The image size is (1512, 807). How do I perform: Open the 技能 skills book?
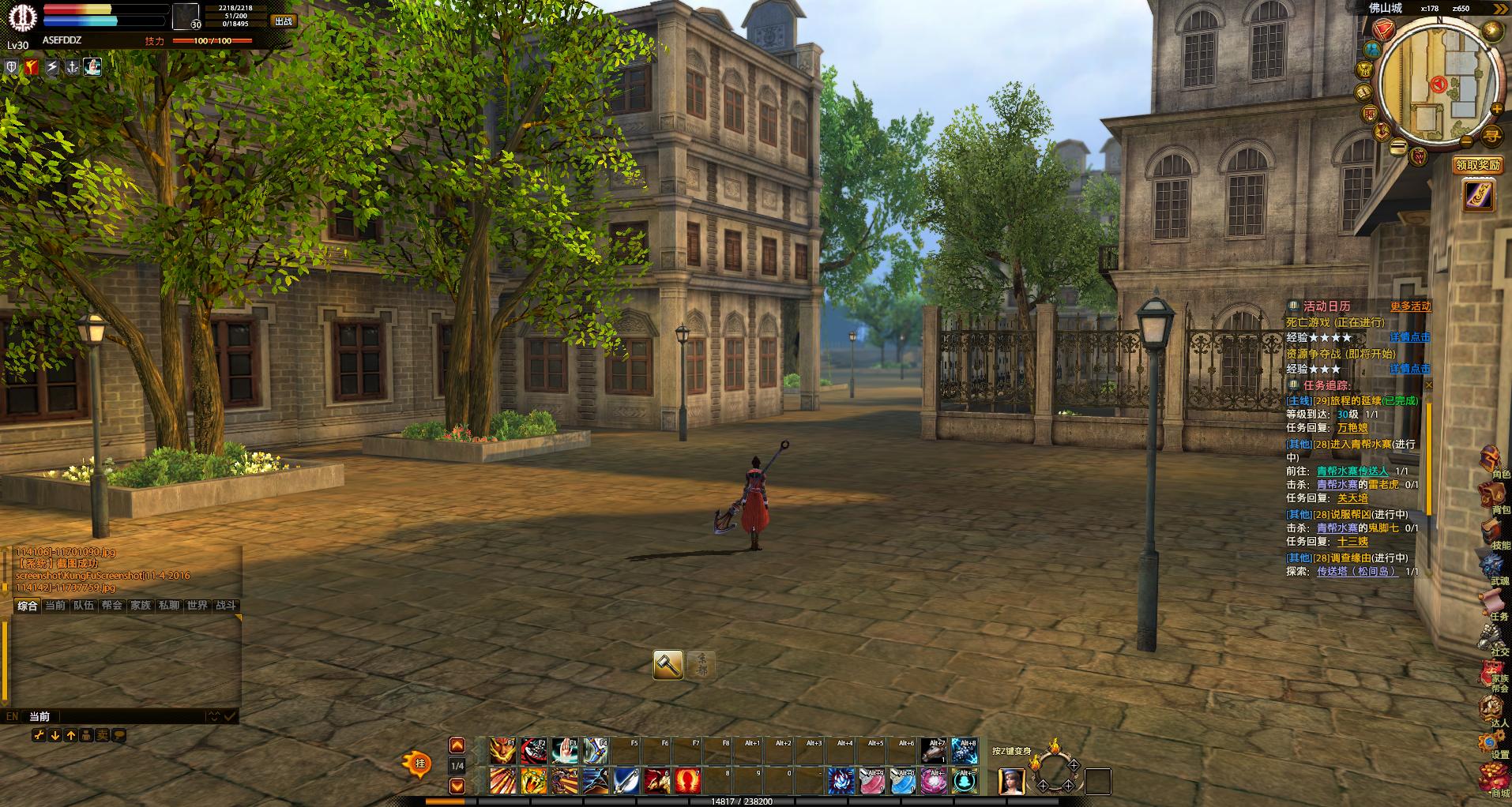click(1491, 532)
